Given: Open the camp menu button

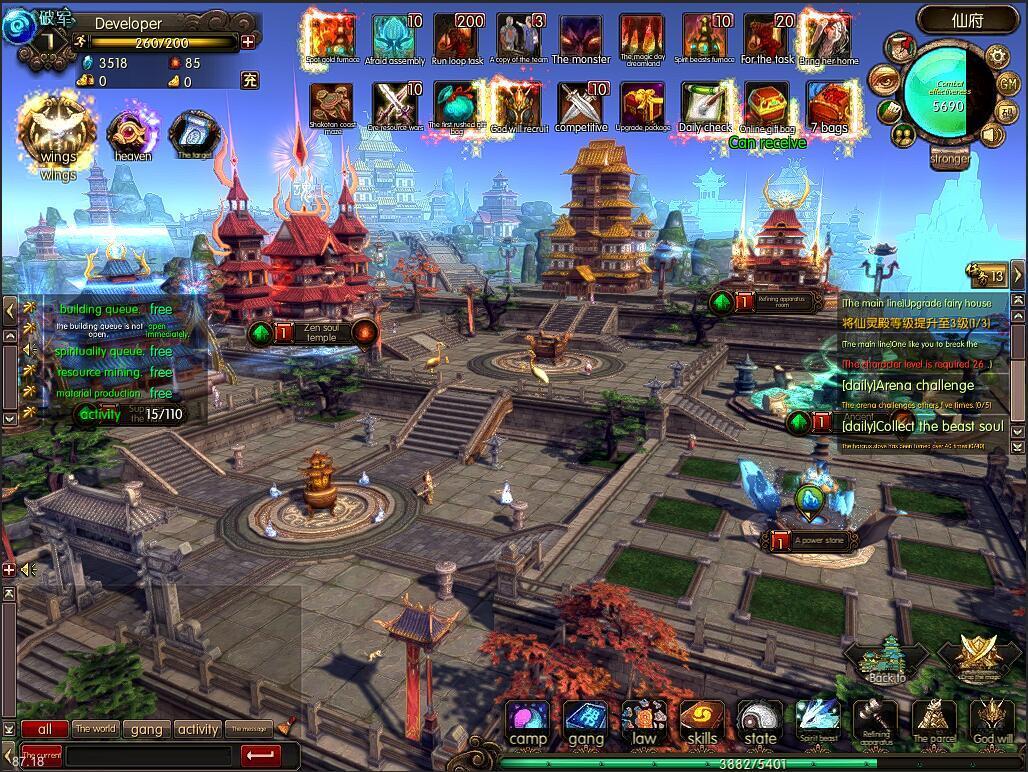Looking at the screenshot, I should click(x=527, y=722).
